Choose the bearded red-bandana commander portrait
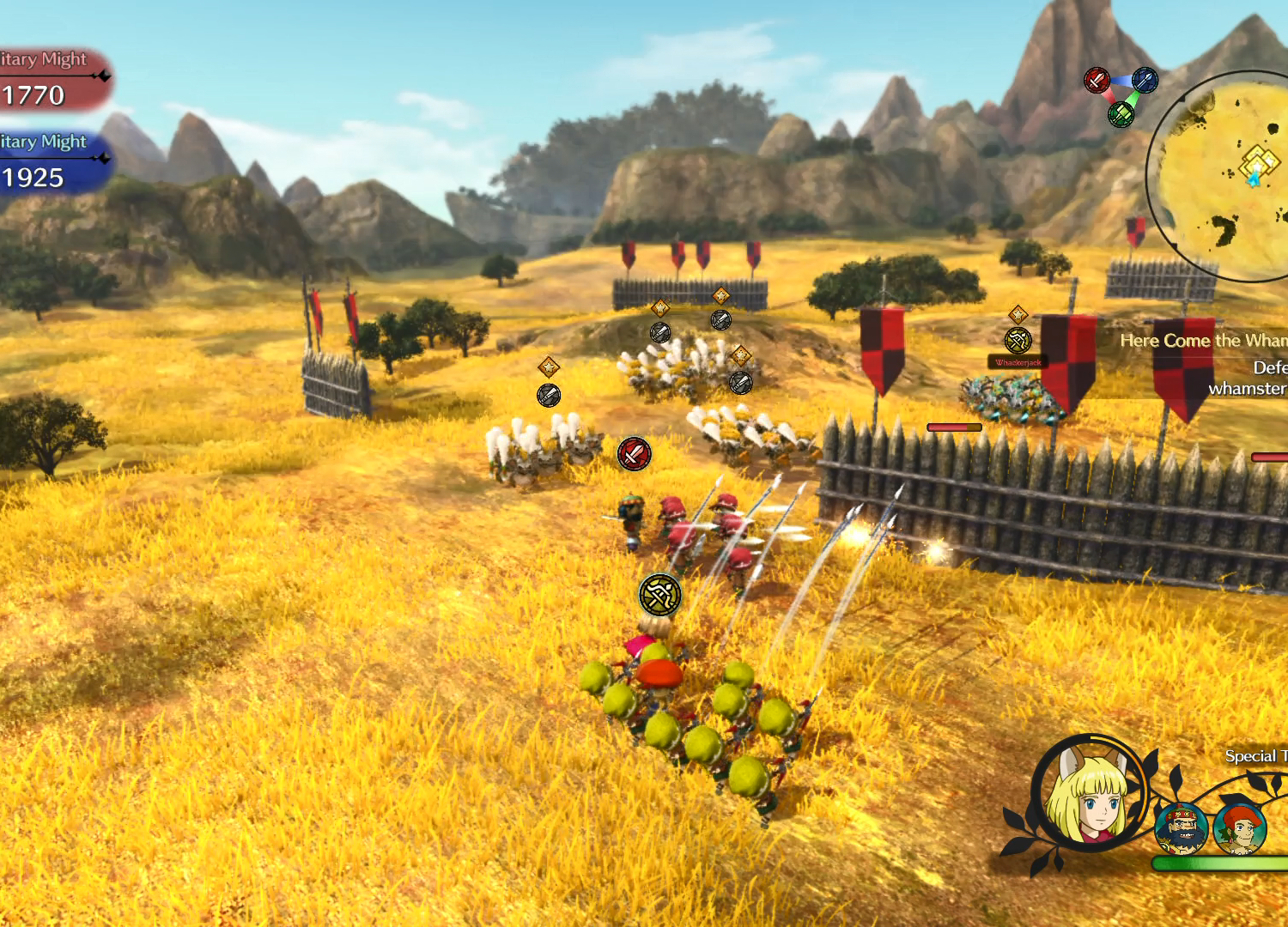The image size is (1288, 927). [x=1181, y=828]
